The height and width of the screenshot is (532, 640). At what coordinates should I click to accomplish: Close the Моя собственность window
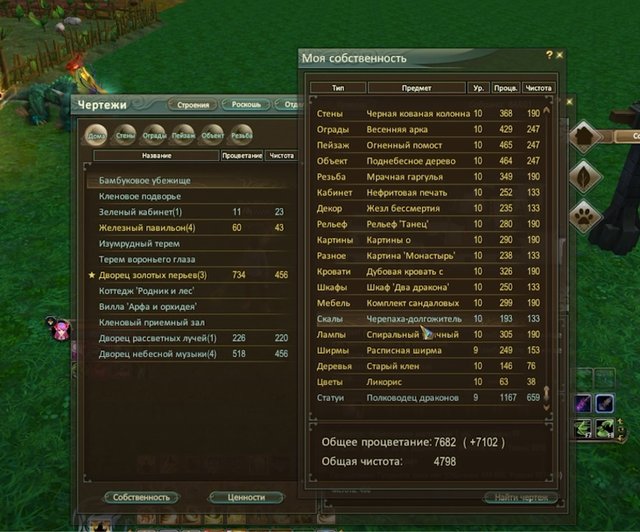click(x=560, y=55)
